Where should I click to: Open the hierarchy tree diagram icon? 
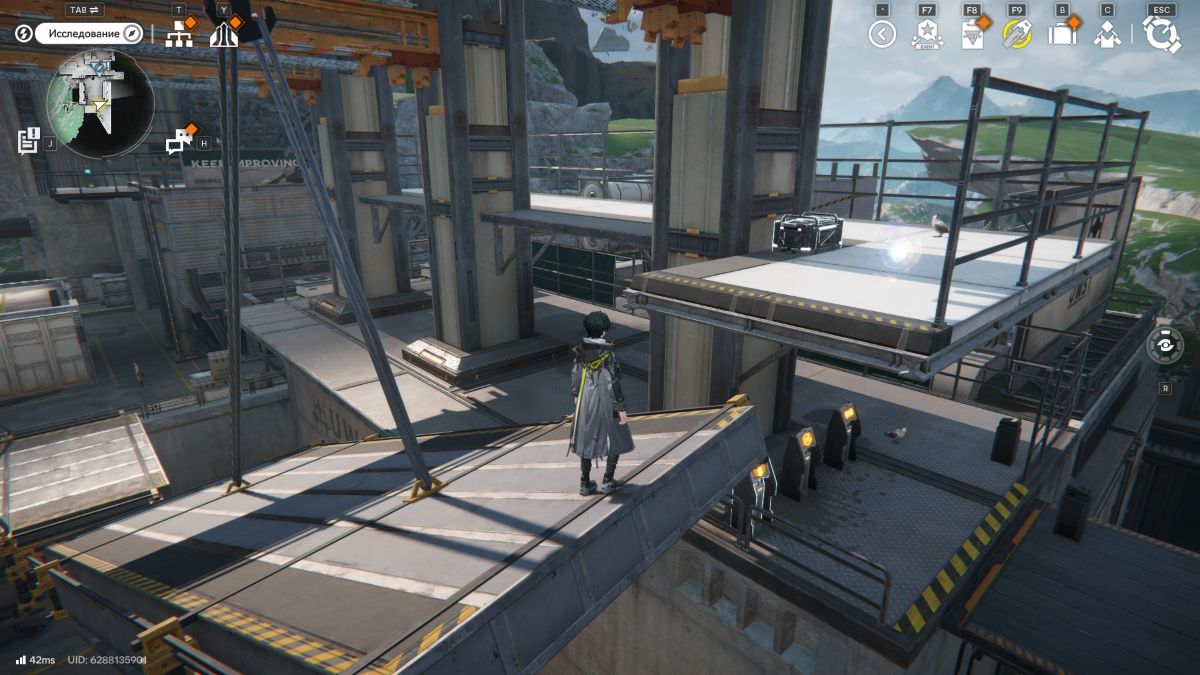tap(179, 34)
